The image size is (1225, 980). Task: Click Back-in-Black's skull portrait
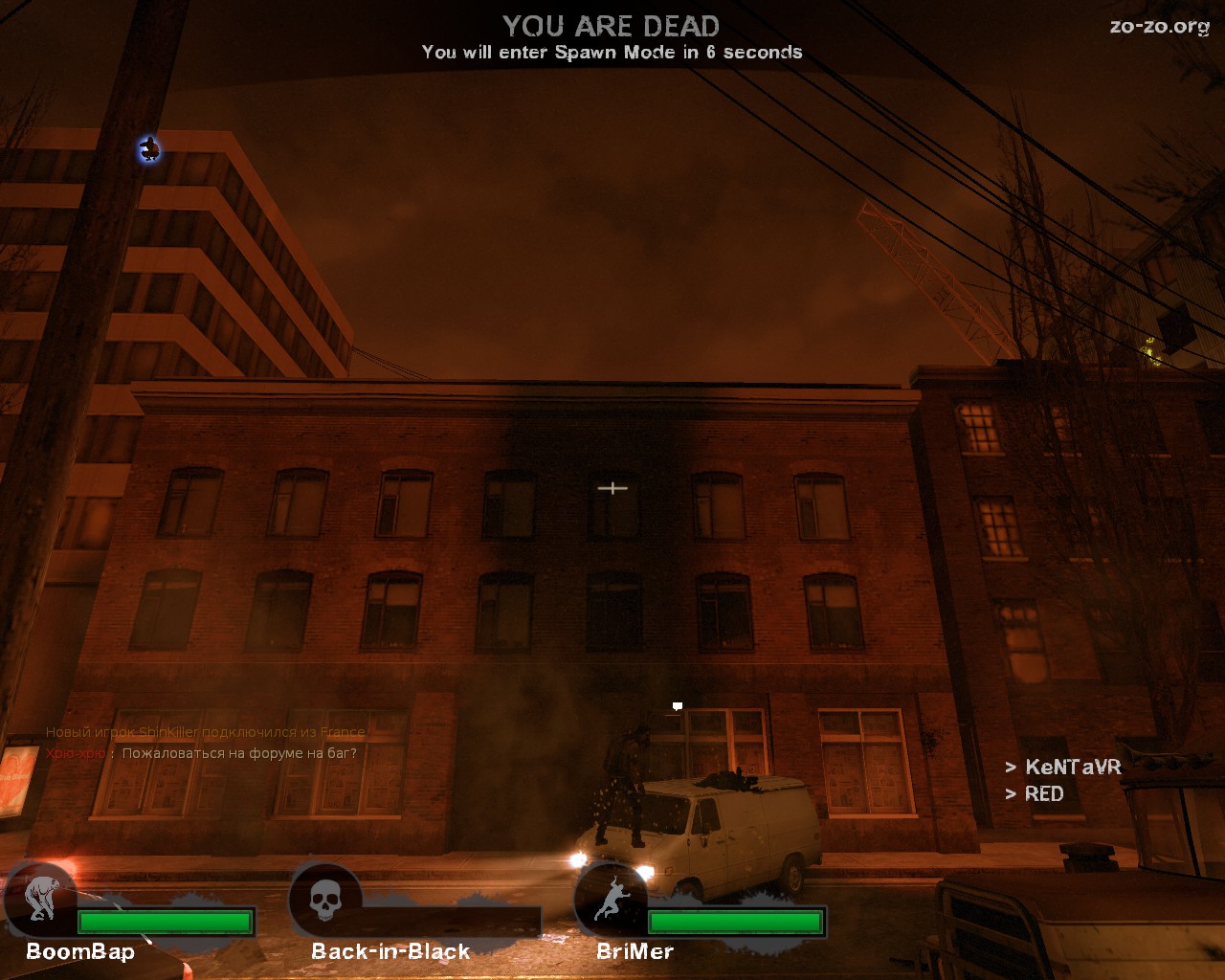pos(325,899)
